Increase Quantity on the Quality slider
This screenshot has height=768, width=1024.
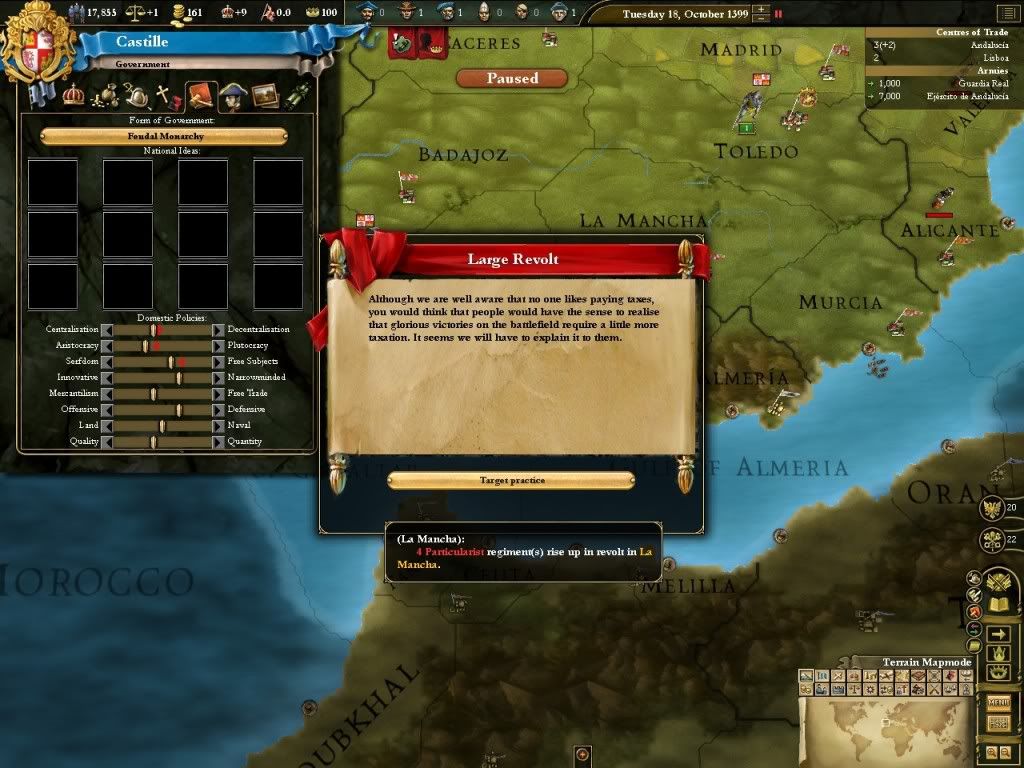coord(218,441)
